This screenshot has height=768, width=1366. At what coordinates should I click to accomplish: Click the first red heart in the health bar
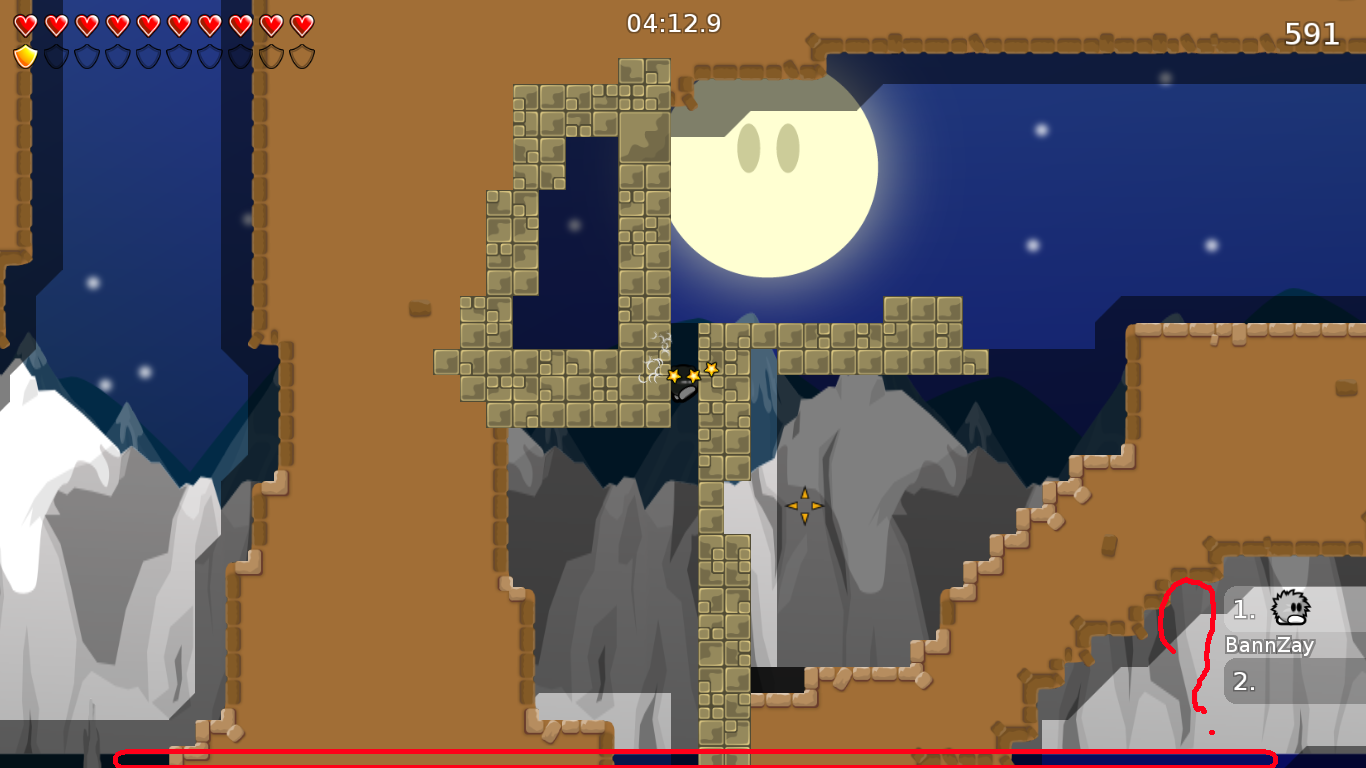[x=24, y=24]
